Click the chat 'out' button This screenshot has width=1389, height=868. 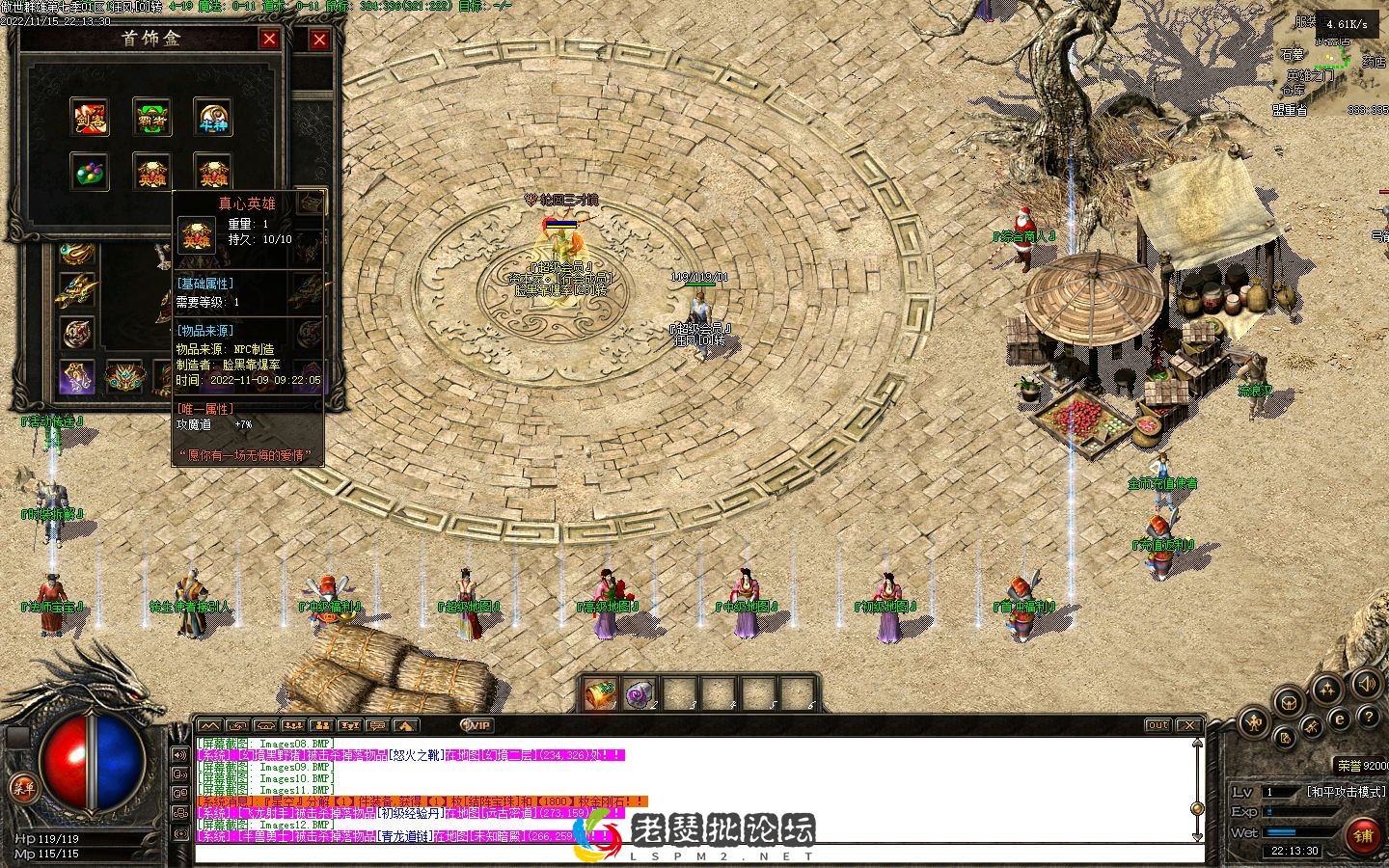[1157, 725]
